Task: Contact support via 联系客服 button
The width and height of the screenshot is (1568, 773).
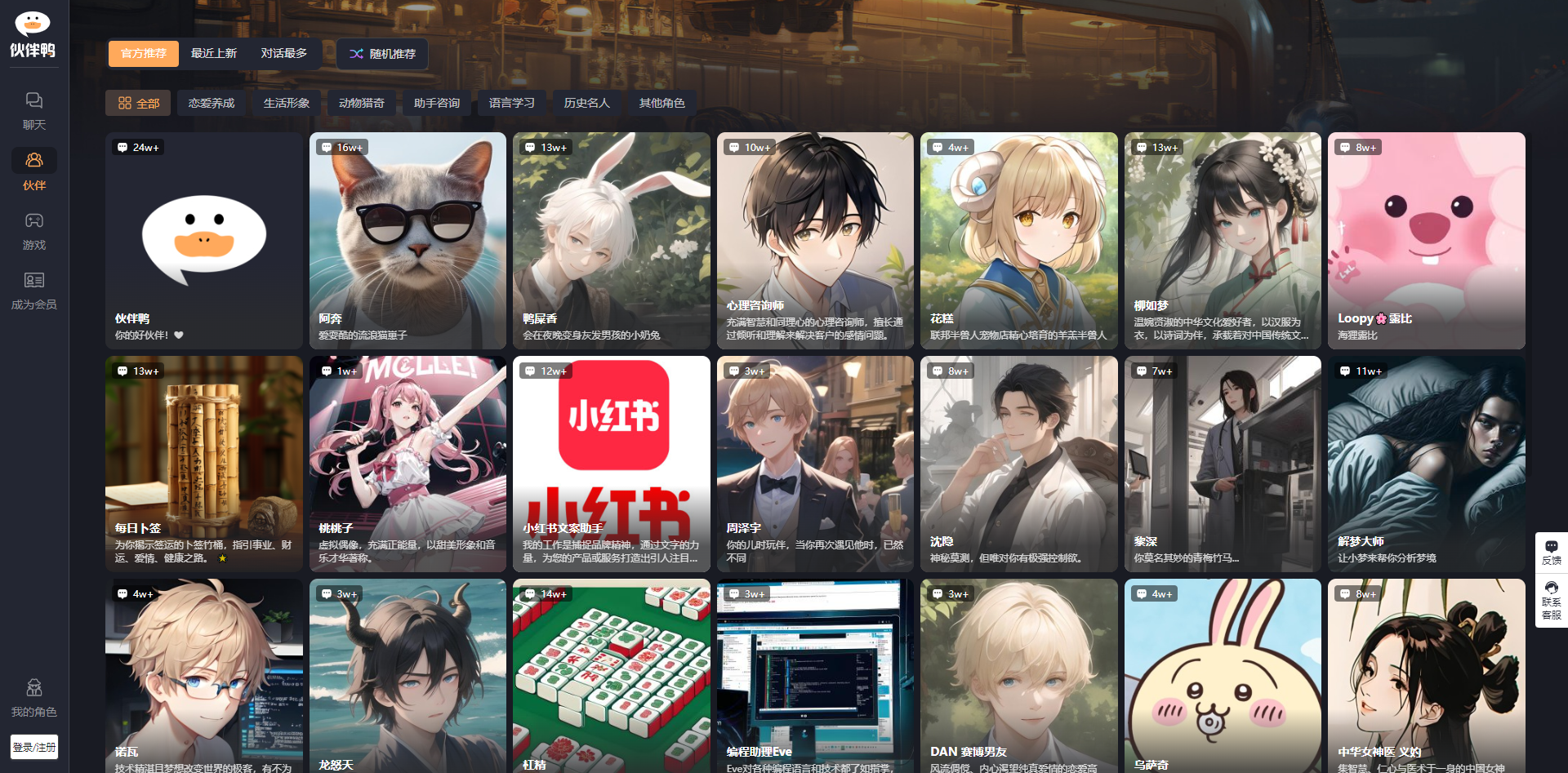Action: (1551, 600)
